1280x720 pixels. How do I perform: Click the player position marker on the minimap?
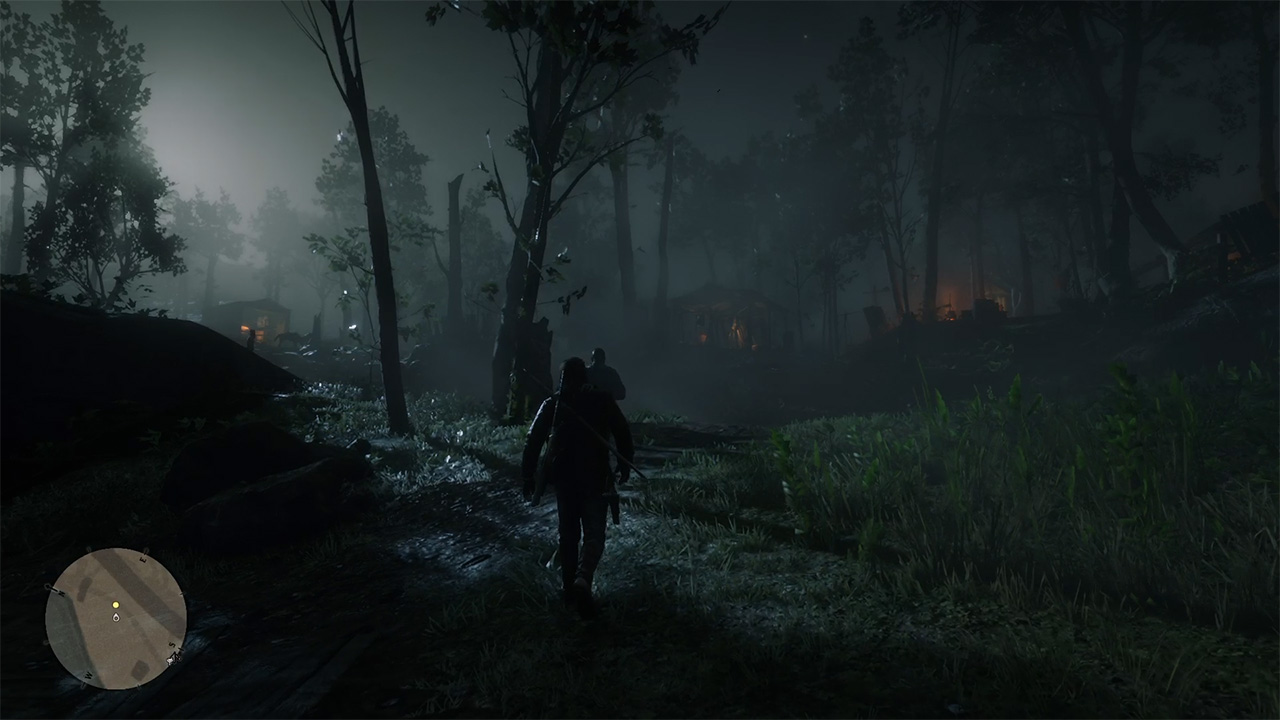(116, 617)
